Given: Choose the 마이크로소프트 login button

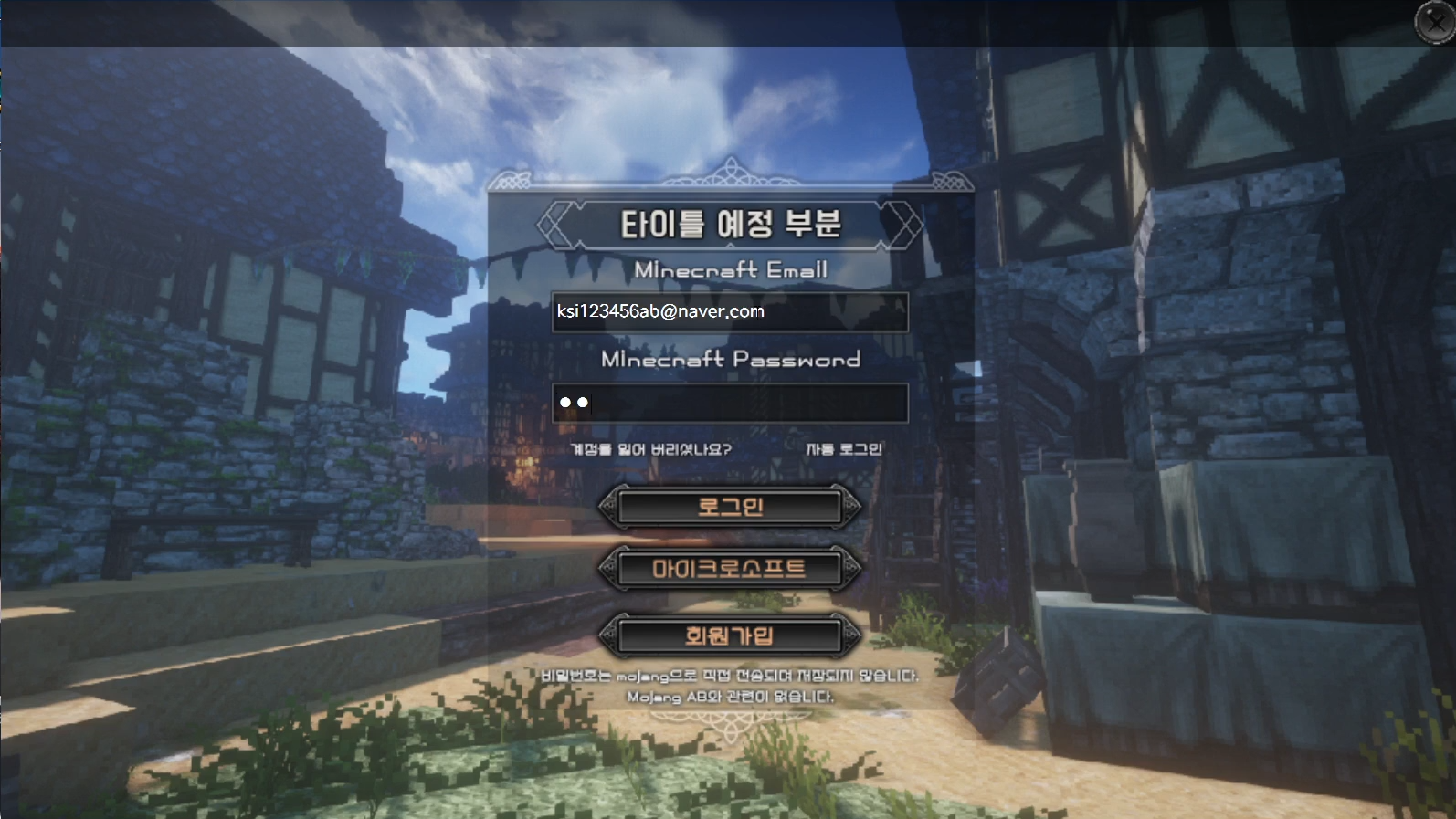Looking at the screenshot, I should (x=729, y=569).
